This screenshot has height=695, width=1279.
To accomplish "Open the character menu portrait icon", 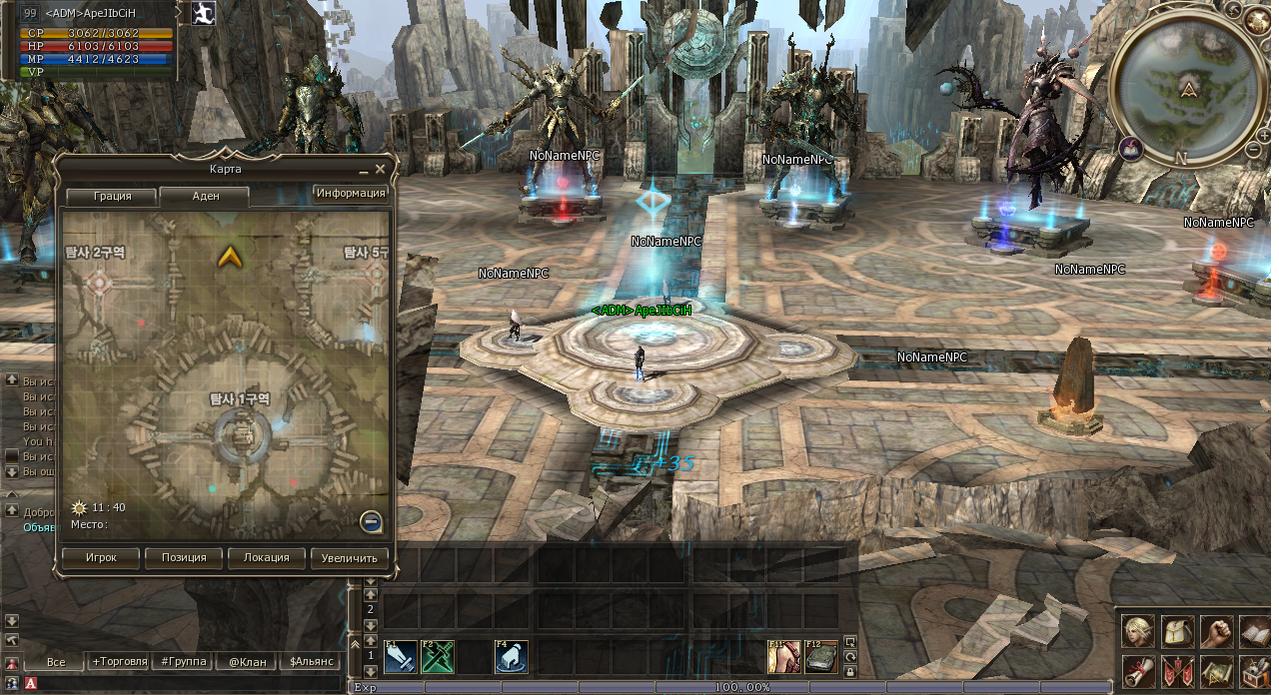I will [x=1137, y=632].
